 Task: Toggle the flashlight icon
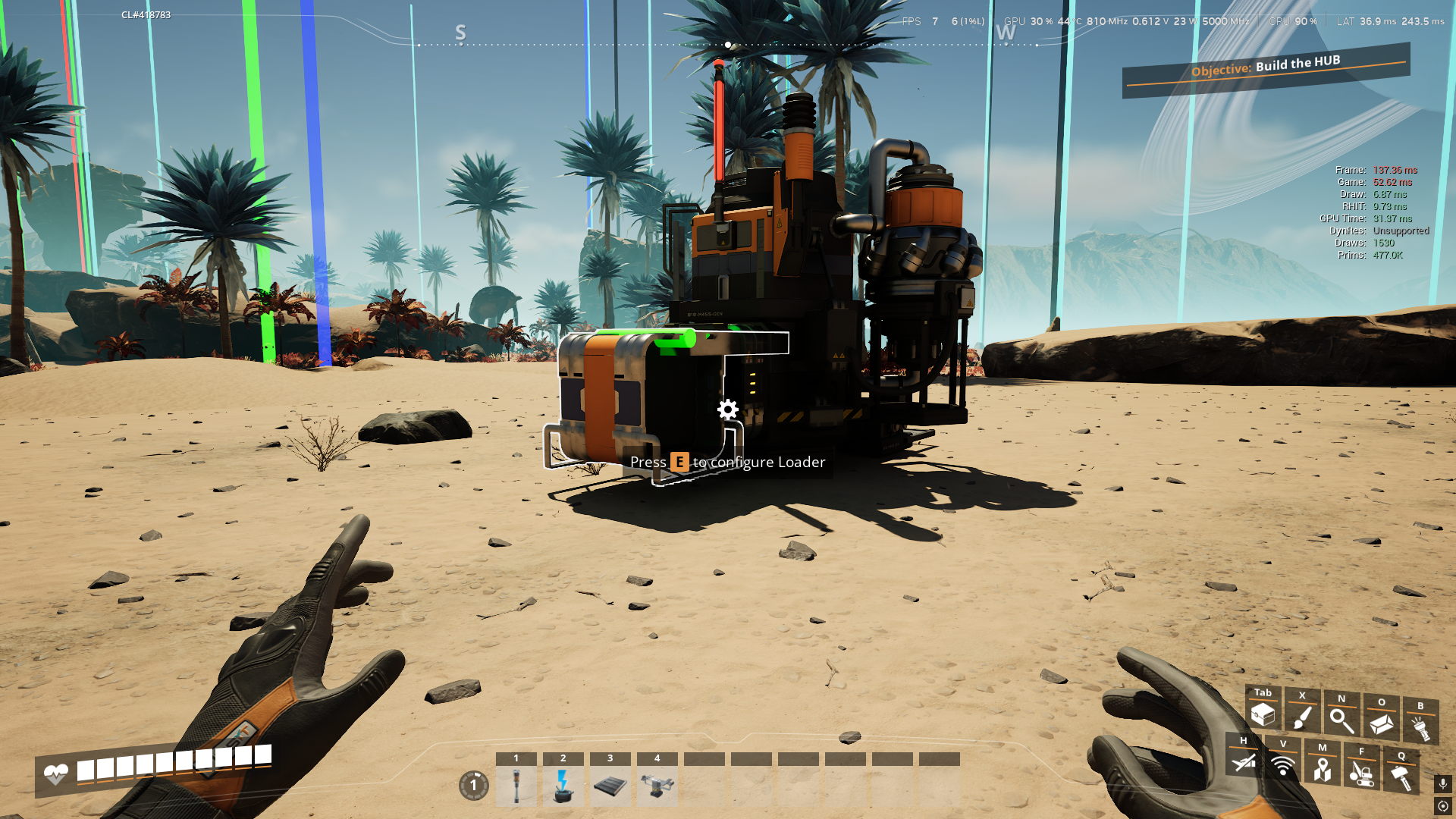click(x=1420, y=727)
